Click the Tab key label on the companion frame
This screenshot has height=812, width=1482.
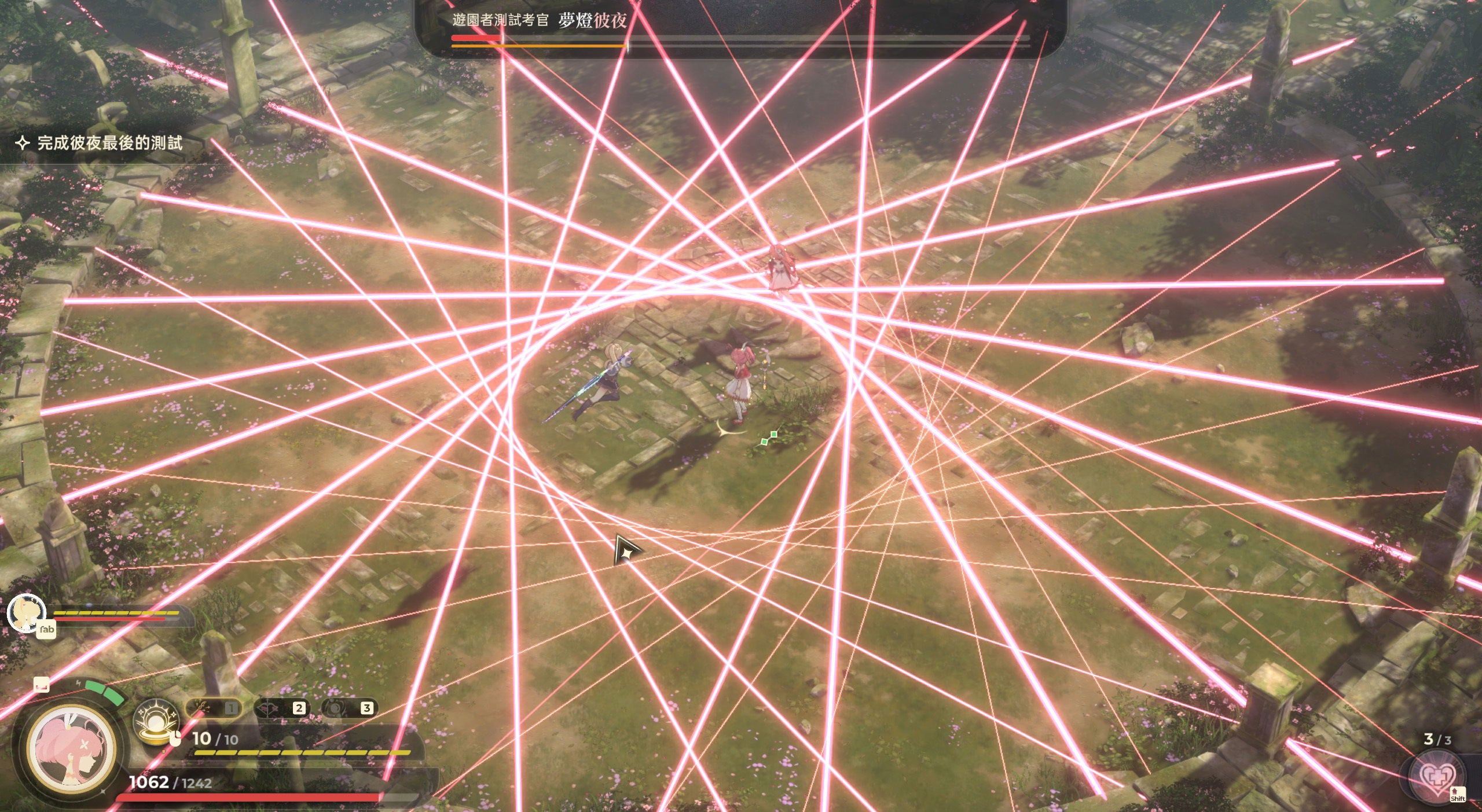click(x=45, y=631)
